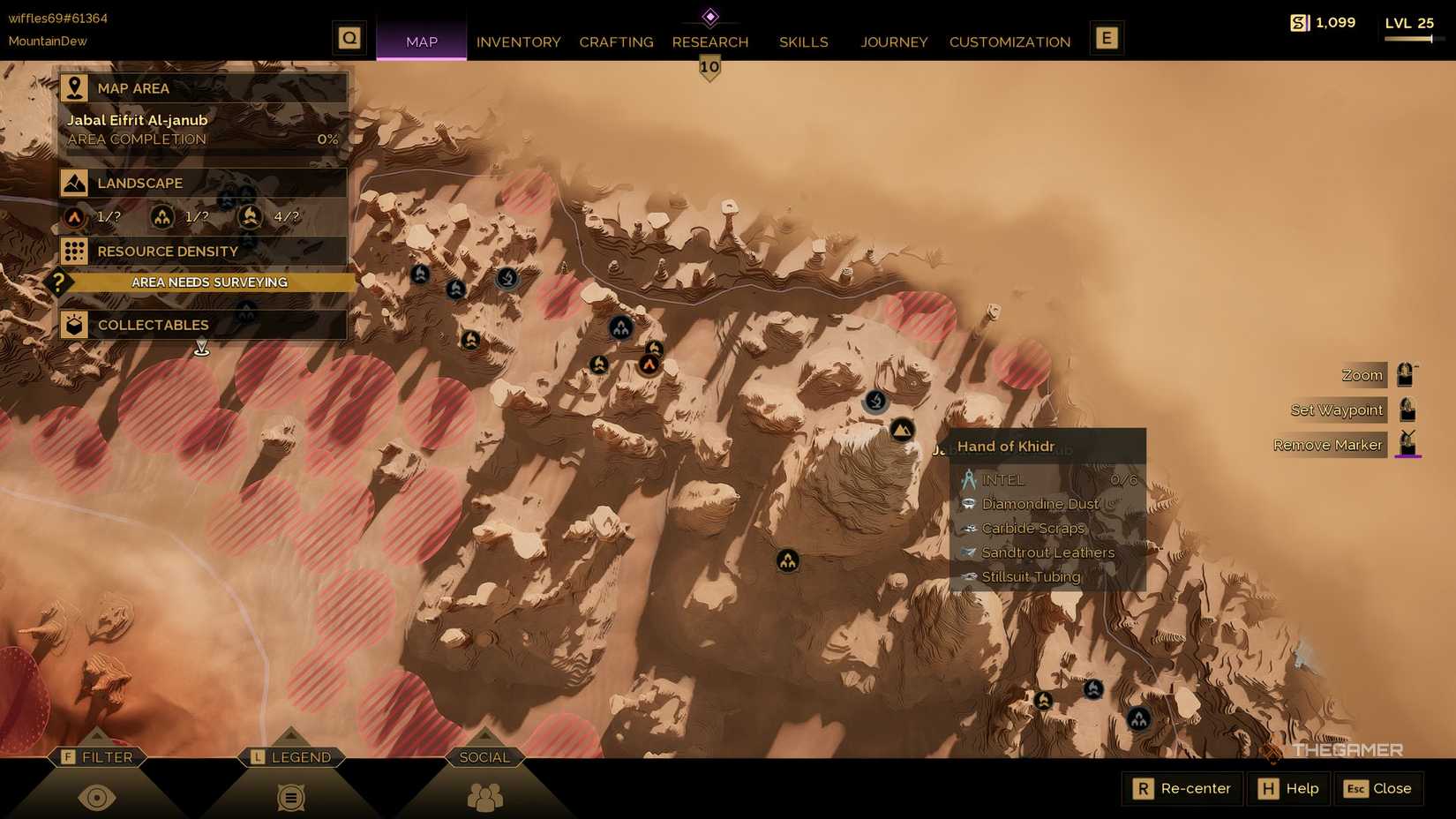Click the Collectables box icon

pyautogui.click(x=76, y=325)
